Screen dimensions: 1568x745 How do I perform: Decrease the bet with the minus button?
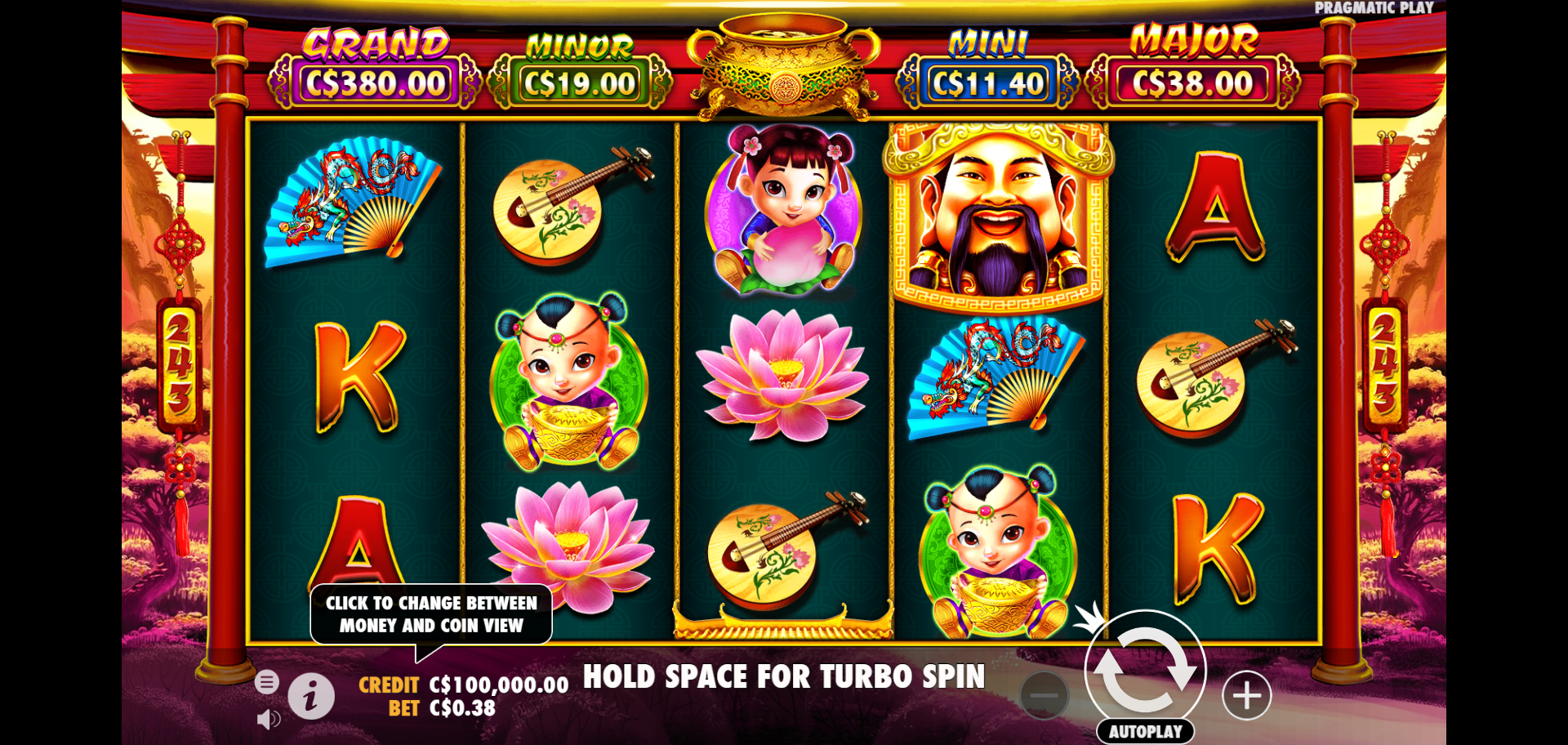1044,696
